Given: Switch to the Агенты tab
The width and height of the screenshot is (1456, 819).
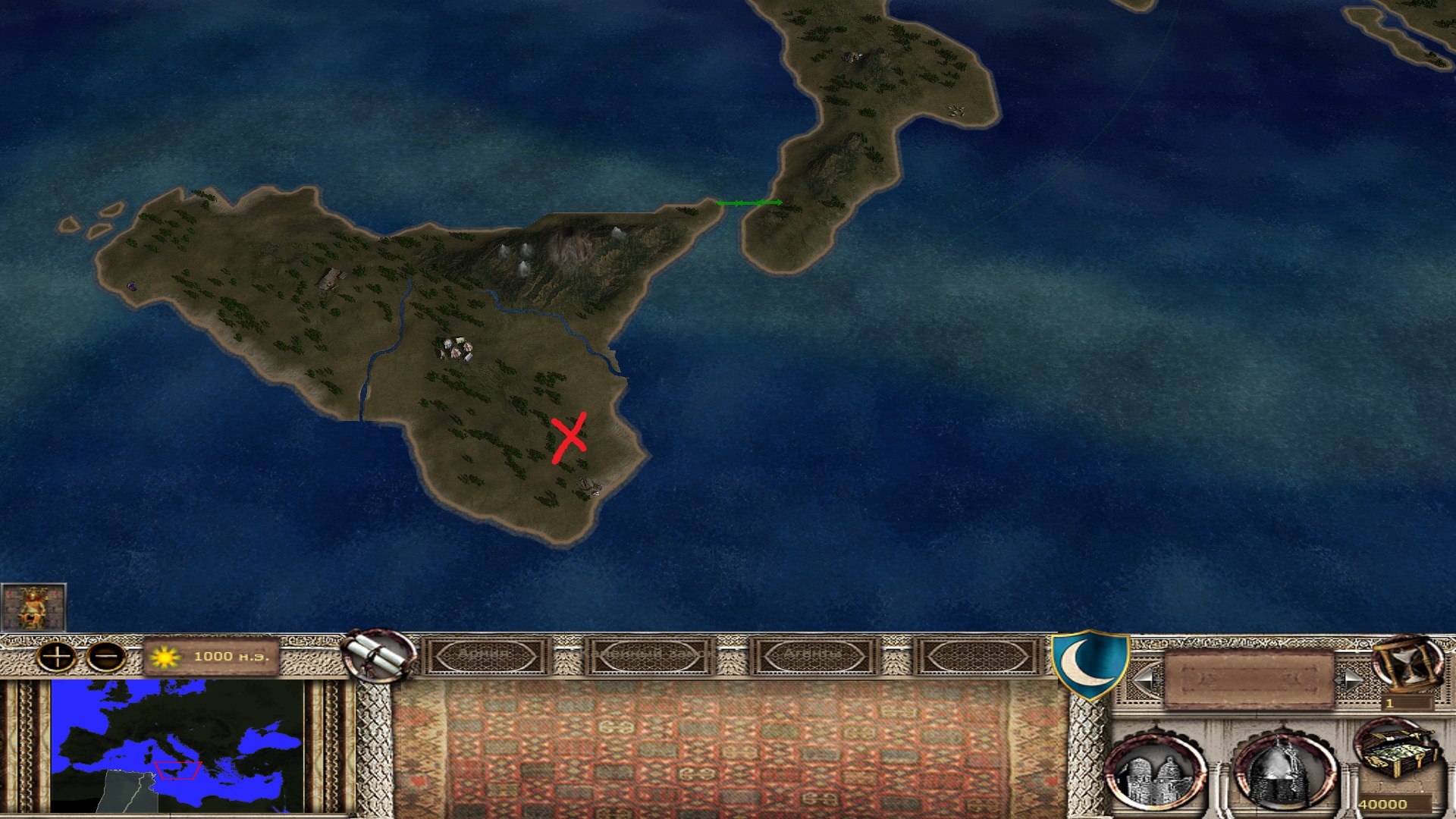Looking at the screenshot, I should point(813,655).
